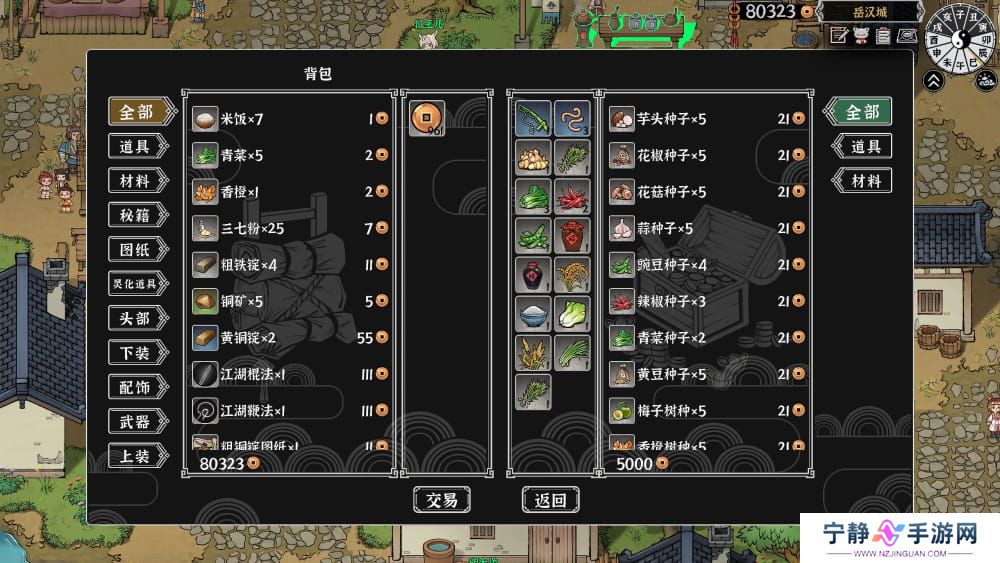Image resolution: width=1000 pixels, height=563 pixels.
Task: Expand the double-chevron HUD button
Action: [x=933, y=81]
